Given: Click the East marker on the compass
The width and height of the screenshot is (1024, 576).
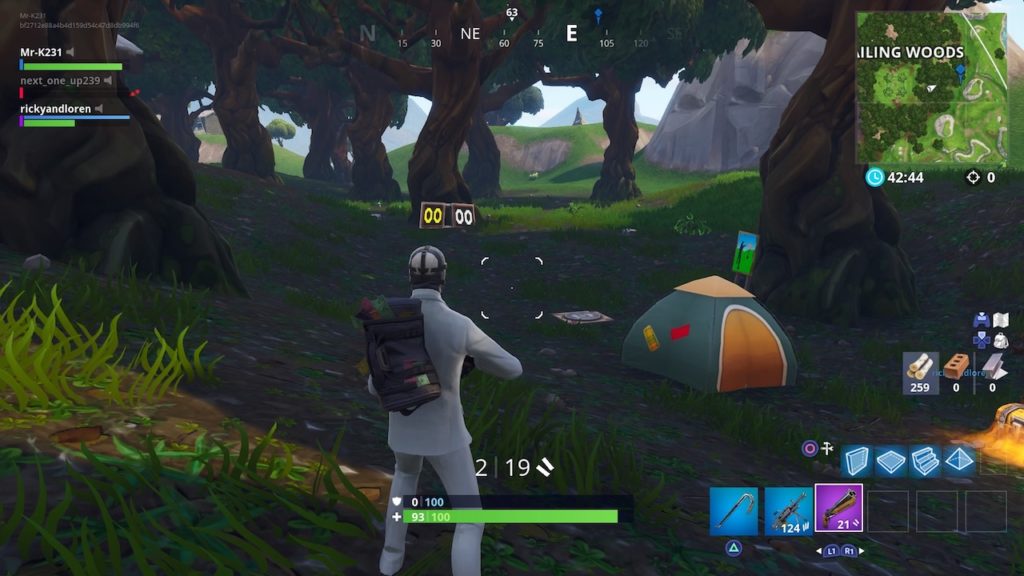Looking at the screenshot, I should (x=571, y=34).
